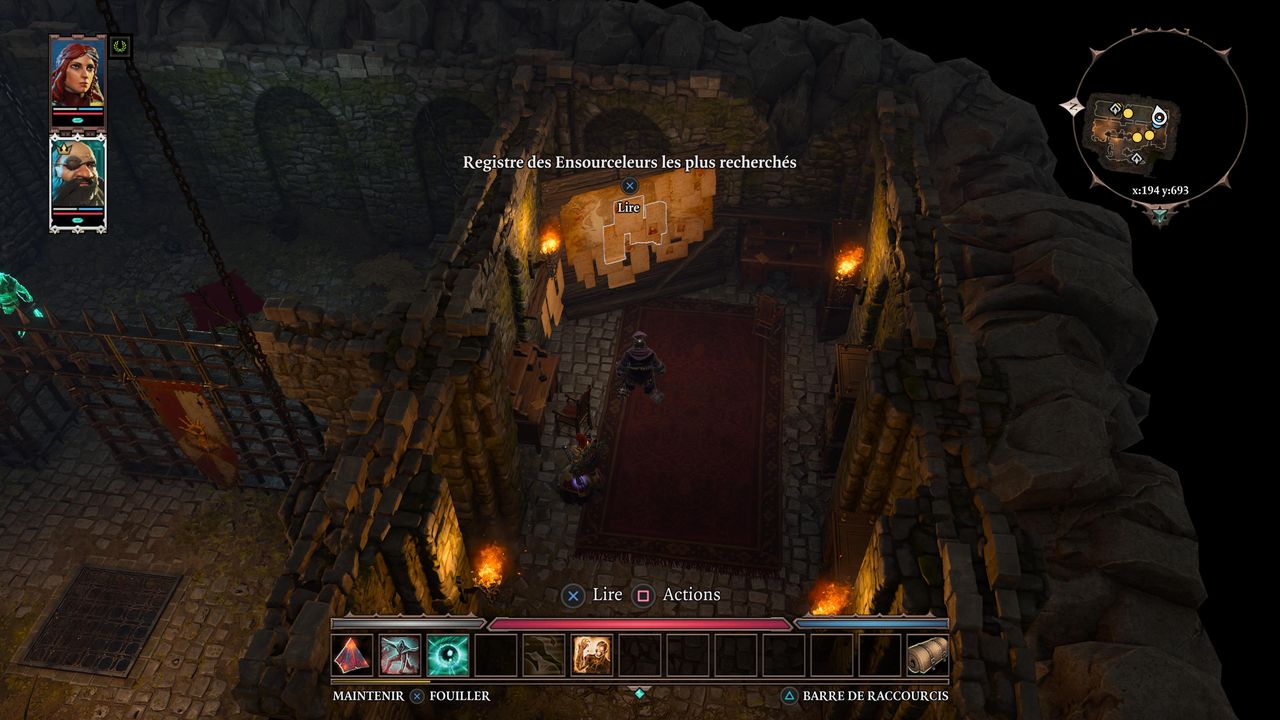Activate the golden fist-raising figure skill
Image resolution: width=1280 pixels, height=720 pixels.
tap(592, 656)
